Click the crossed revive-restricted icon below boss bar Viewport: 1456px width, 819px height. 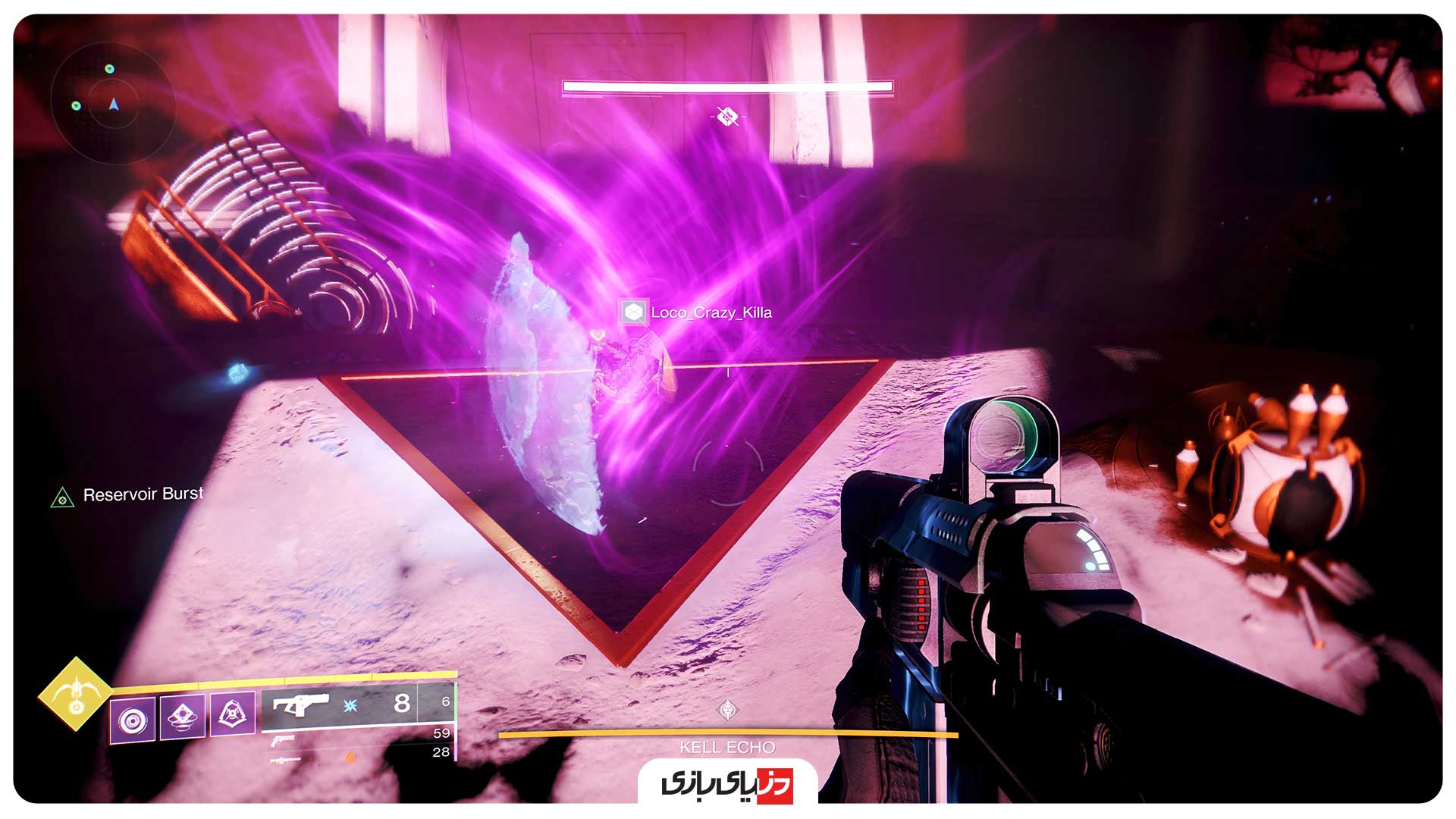[726, 118]
